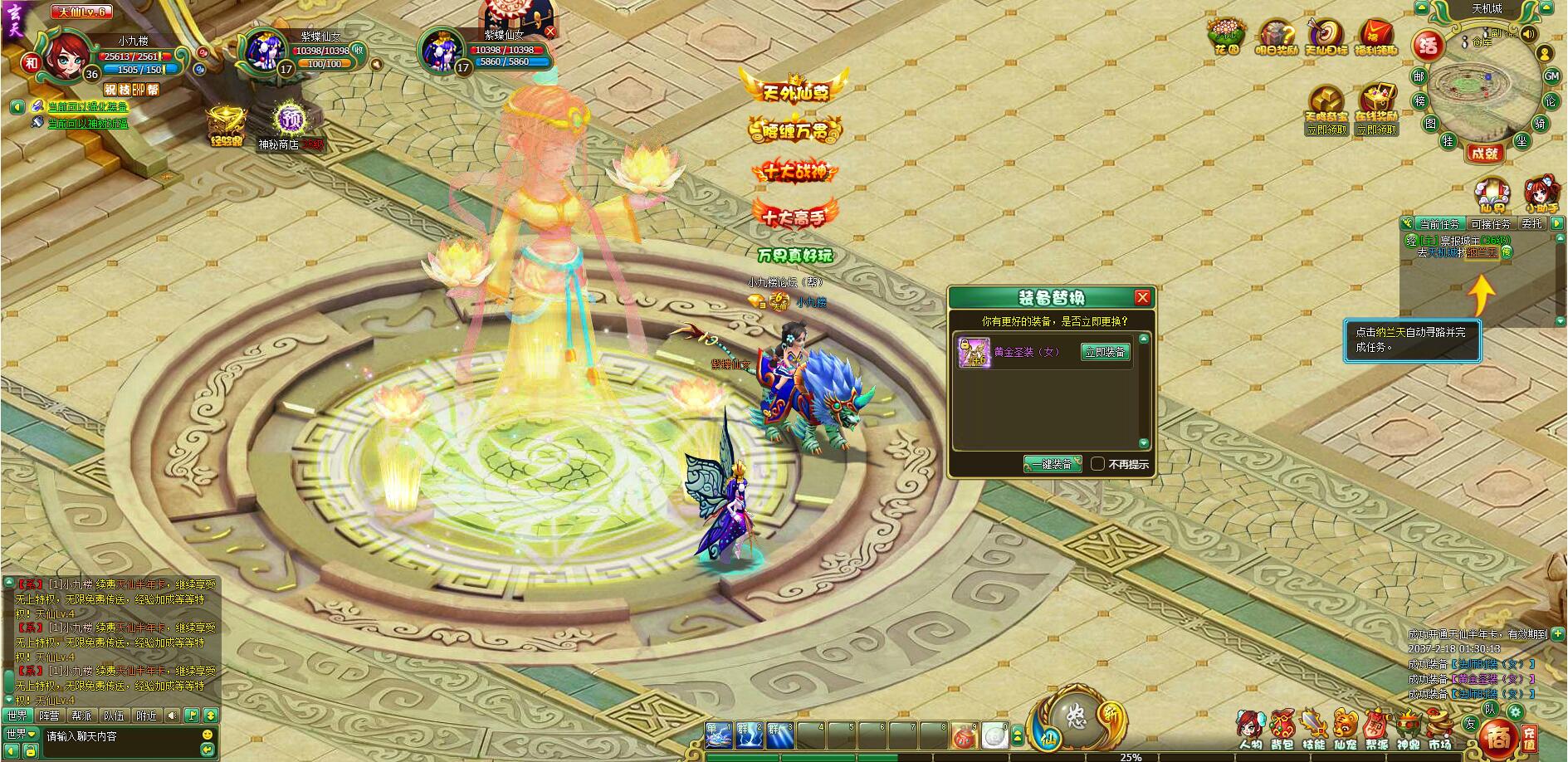The width and height of the screenshot is (1568, 762).
Task: Open the 人物 character sheet
Action: (x=1249, y=728)
